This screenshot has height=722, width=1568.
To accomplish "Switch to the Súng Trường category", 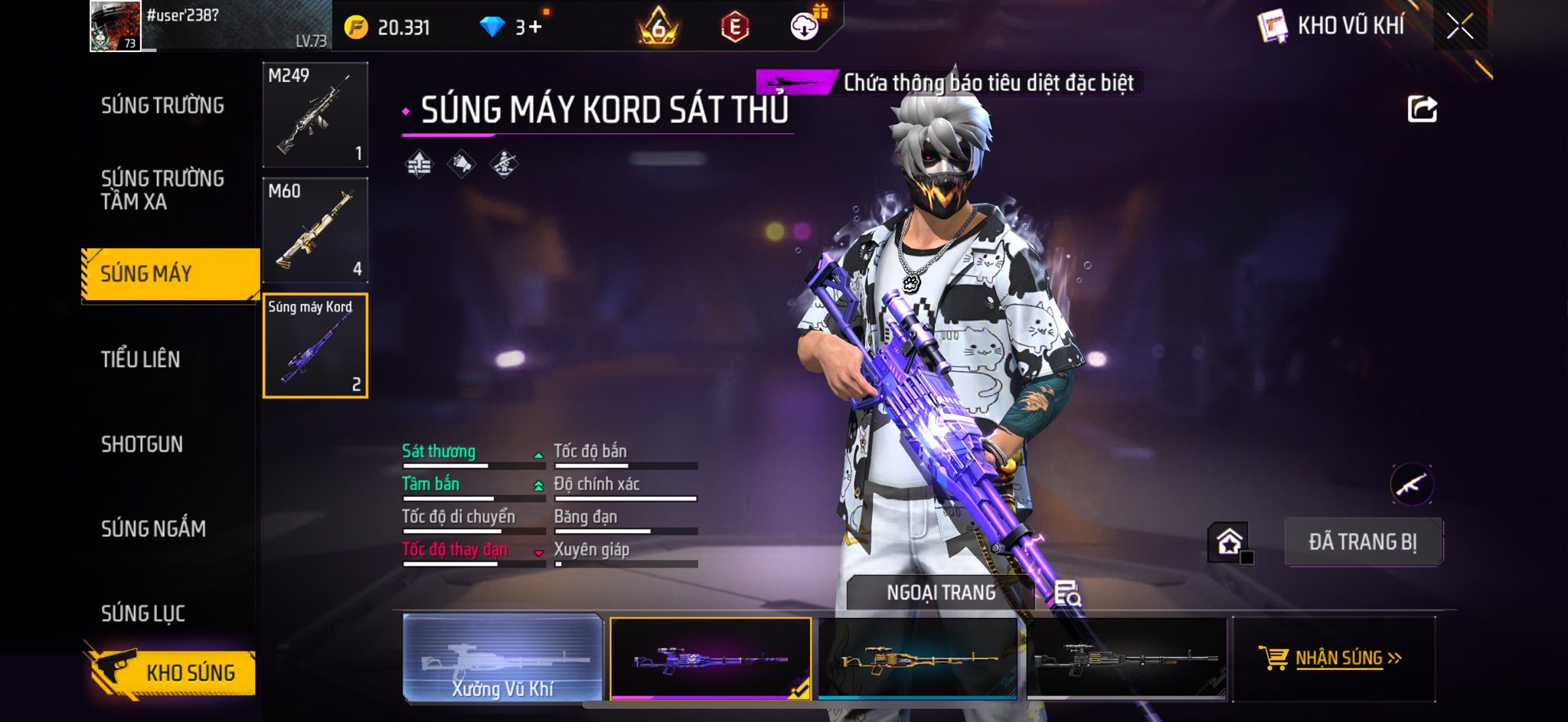I will coord(162,106).
